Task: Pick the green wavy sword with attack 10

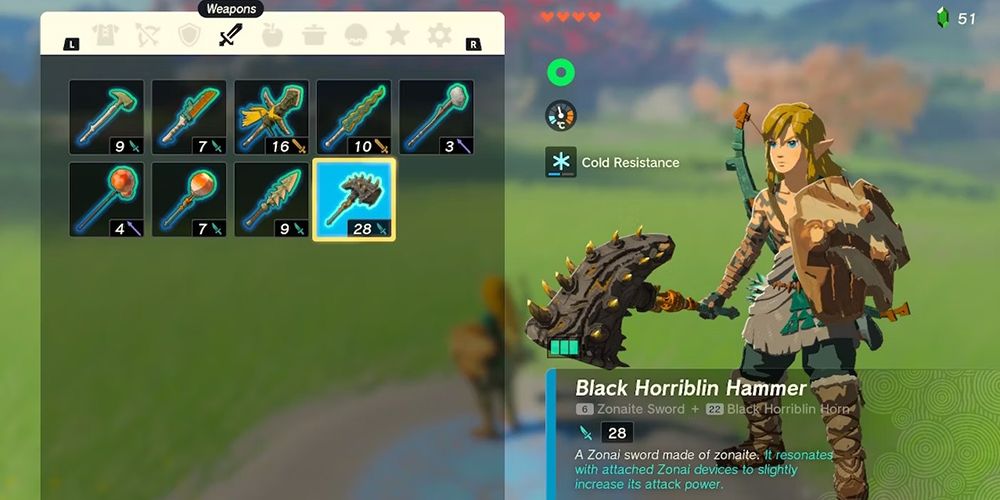Action: tap(354, 118)
